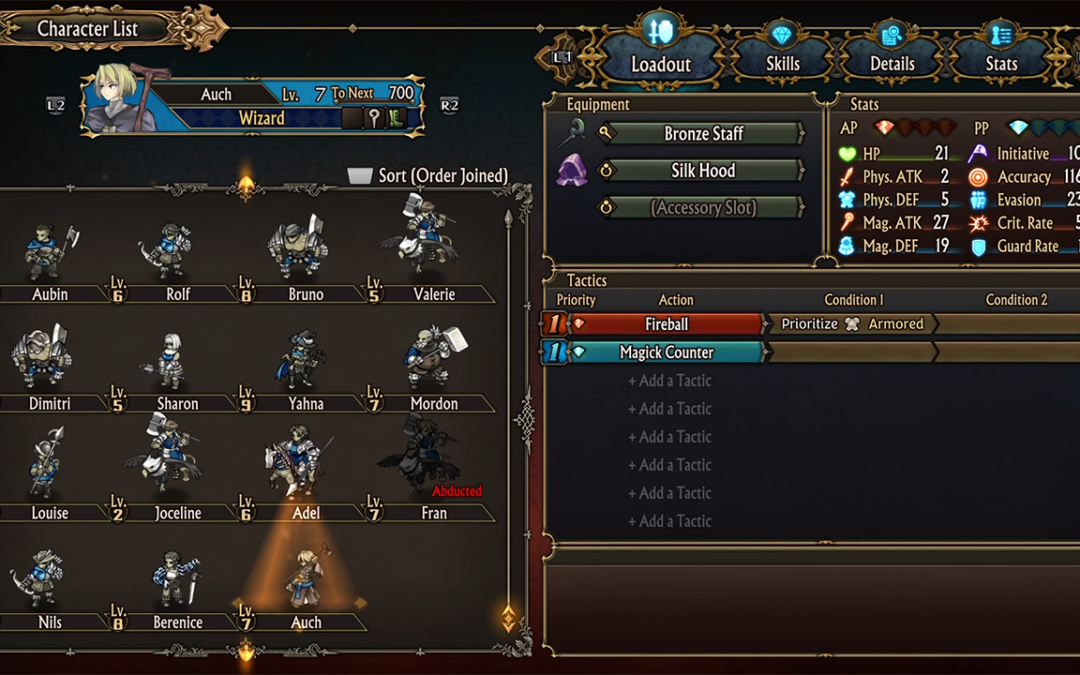The image size is (1080, 675).
Task: Select the Fireball tactic row
Action: (x=666, y=324)
